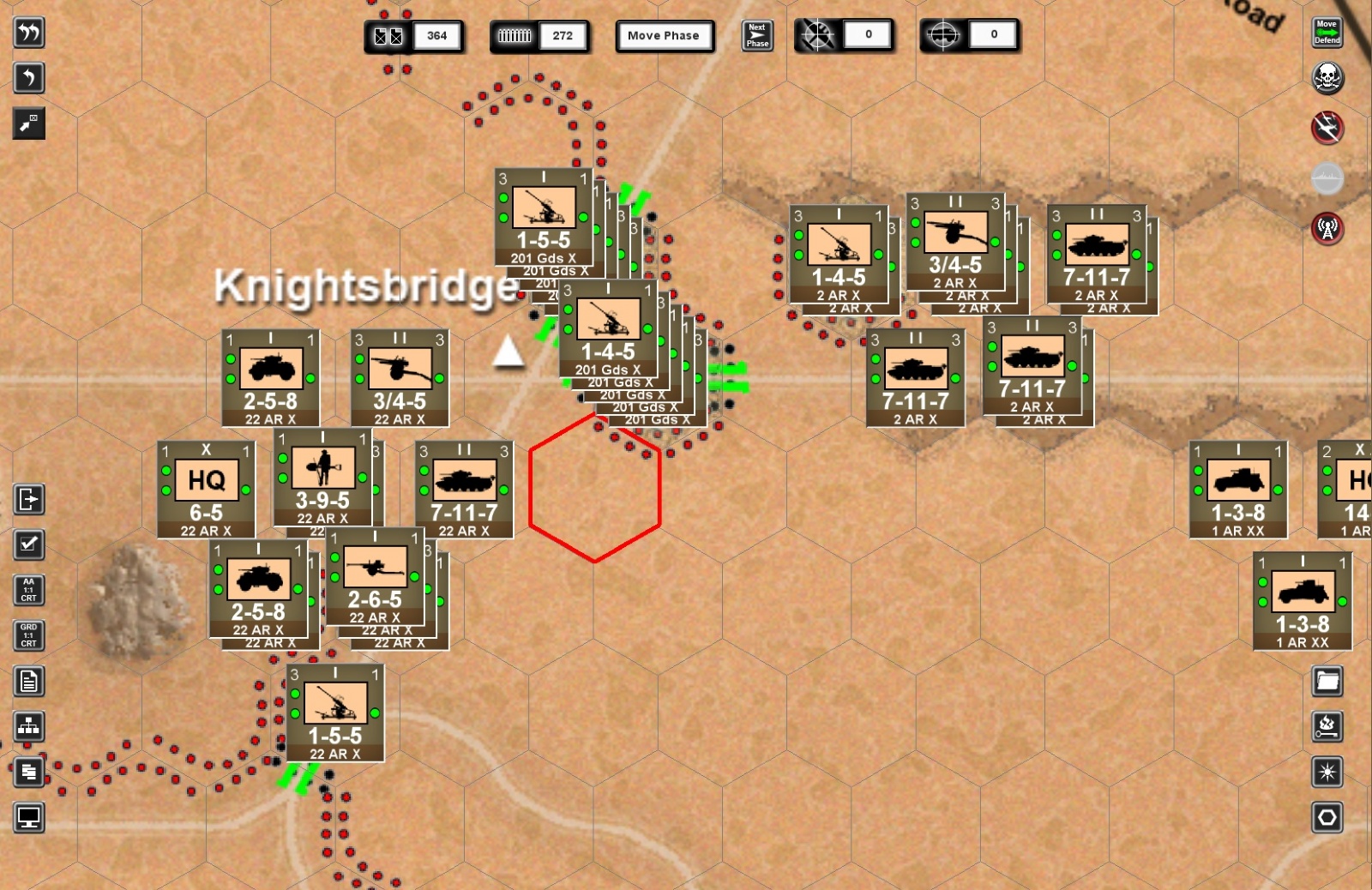Screen dimensions: 1372x890
Task: Open the document page report button
Action: click(29, 682)
